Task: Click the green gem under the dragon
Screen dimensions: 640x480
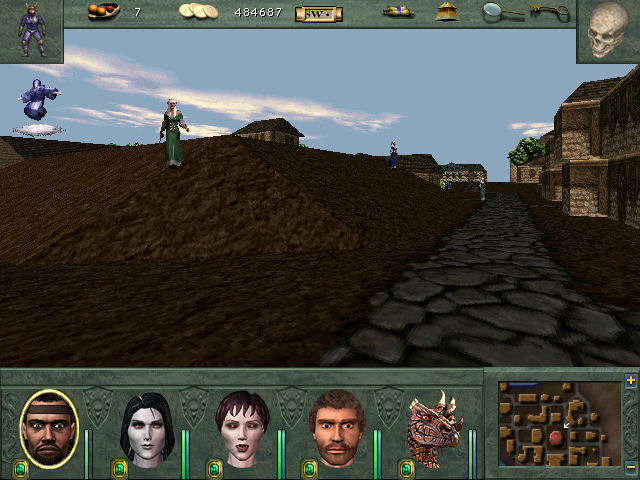Action: [407, 468]
